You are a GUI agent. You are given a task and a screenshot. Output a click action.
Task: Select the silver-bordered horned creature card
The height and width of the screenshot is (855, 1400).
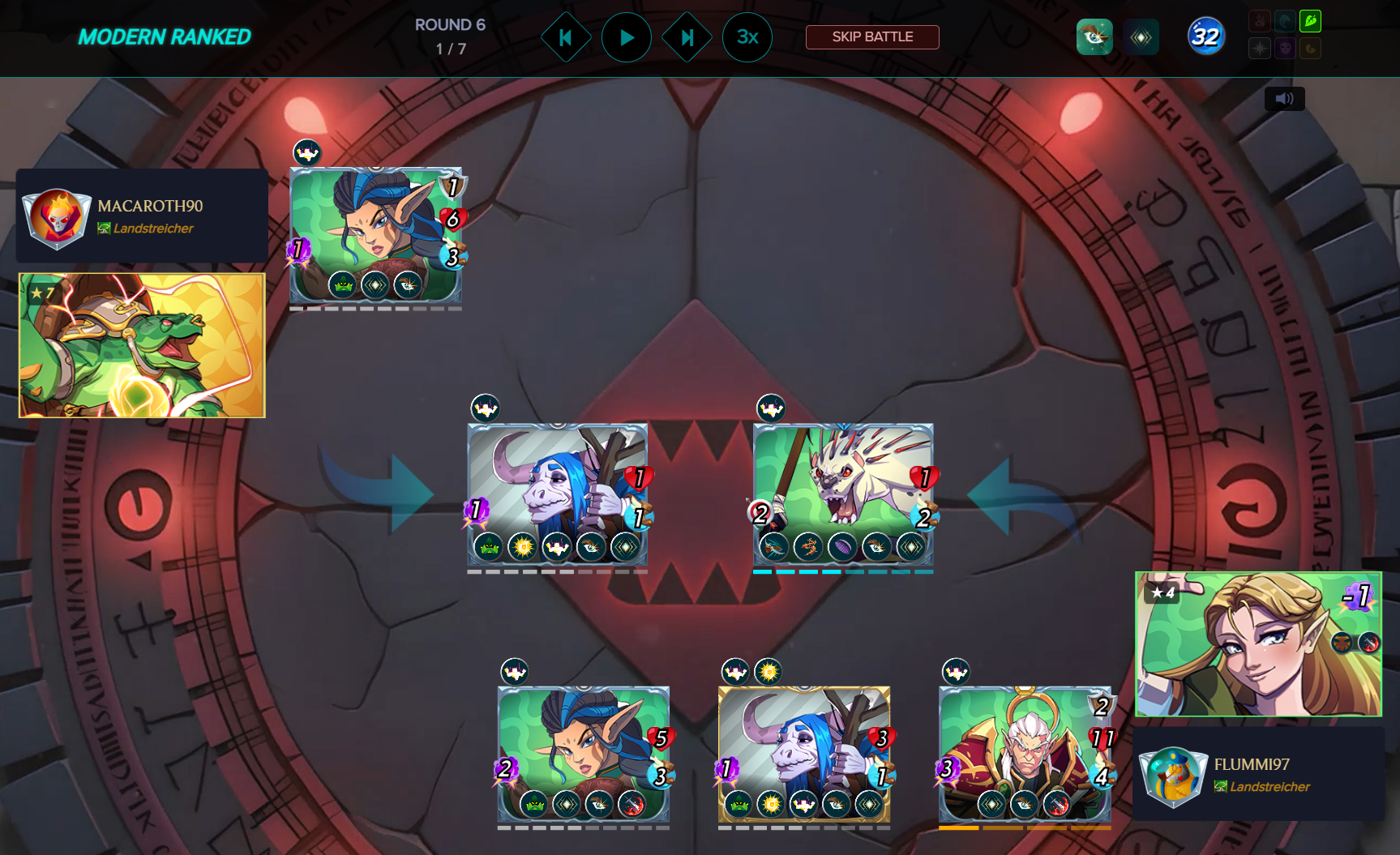557,486
